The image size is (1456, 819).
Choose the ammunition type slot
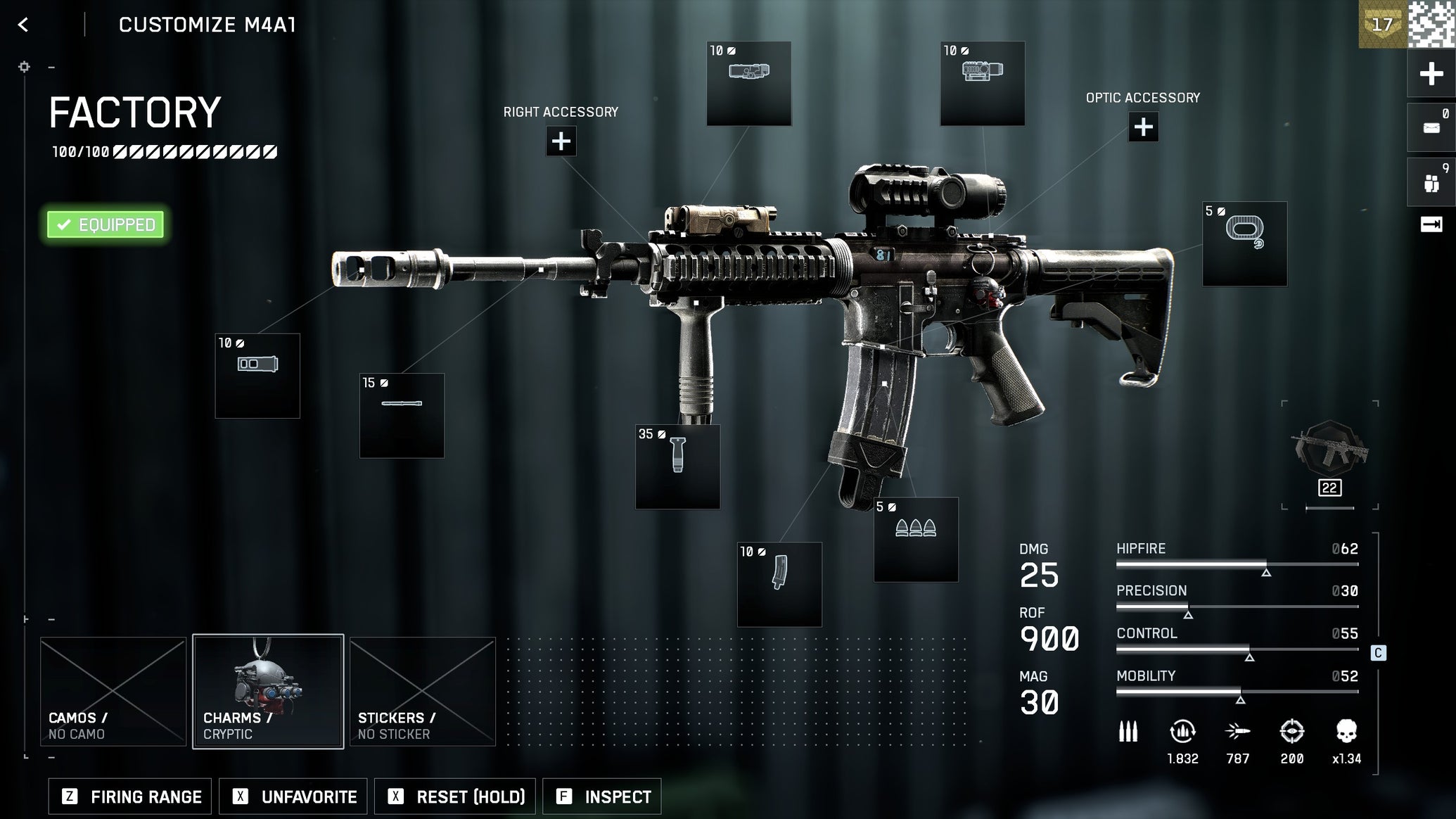pos(916,540)
